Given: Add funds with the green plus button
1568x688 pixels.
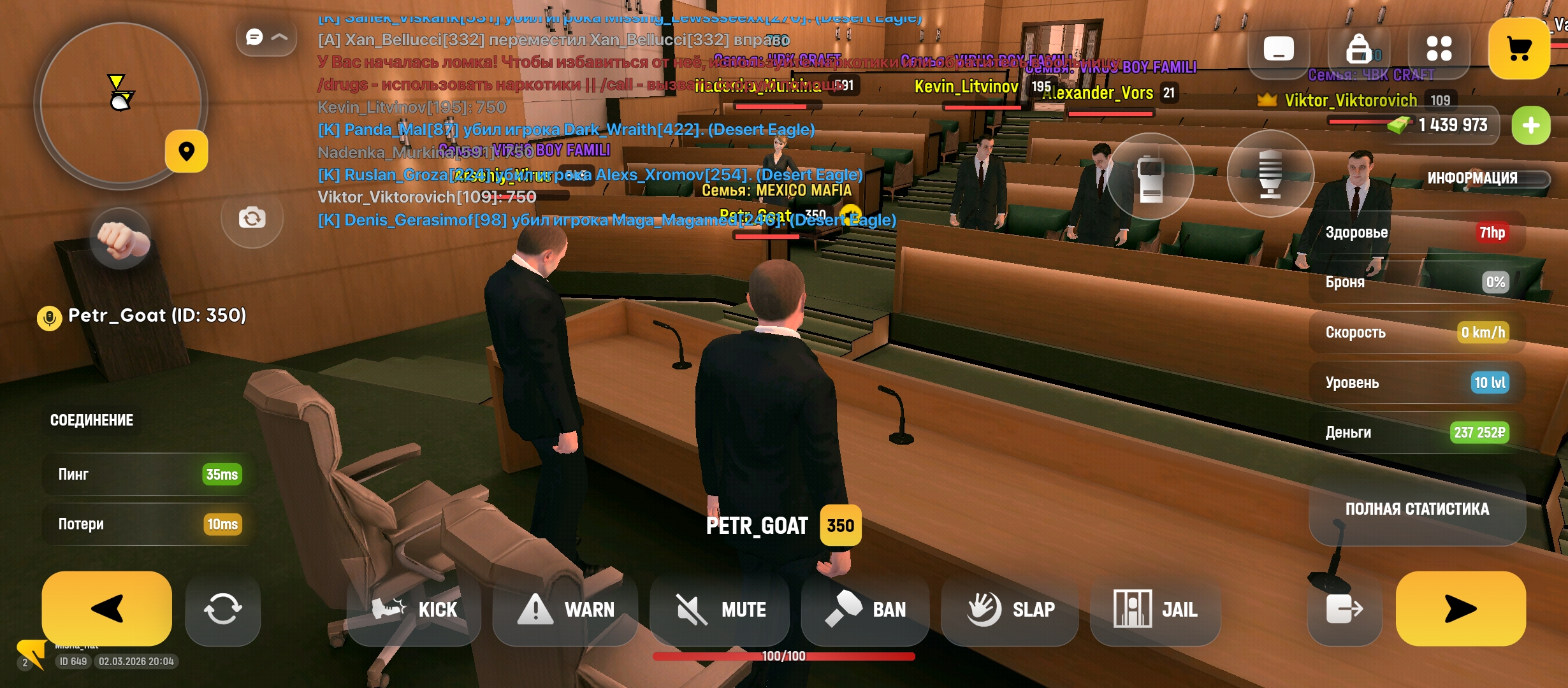Looking at the screenshot, I should (x=1530, y=125).
